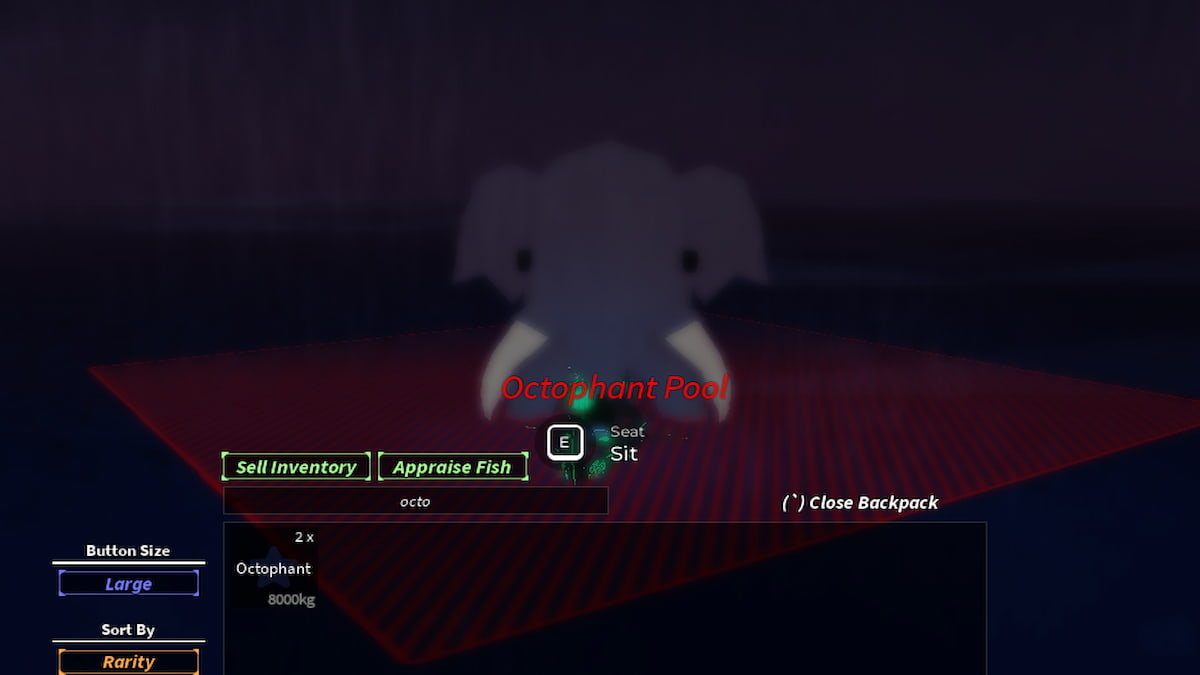Select the Octophant item slot
The image size is (1200, 675).
274,568
